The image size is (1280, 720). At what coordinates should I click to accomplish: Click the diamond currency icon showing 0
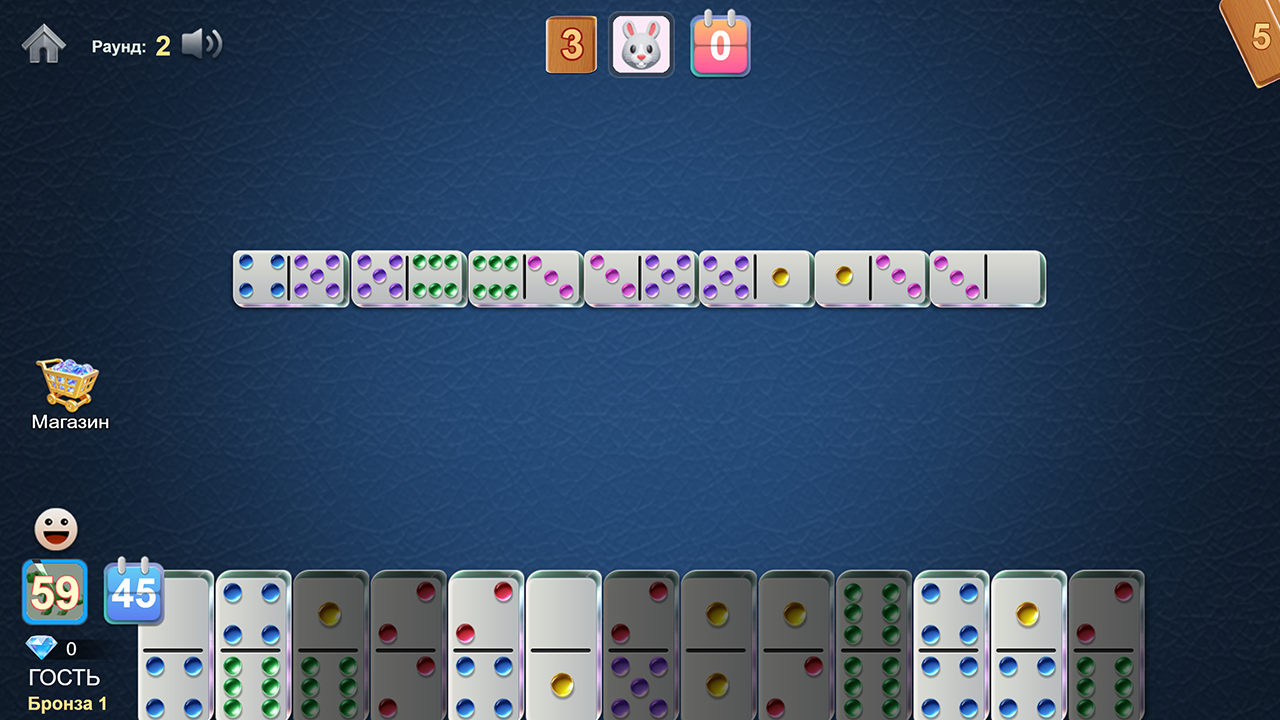pos(42,649)
